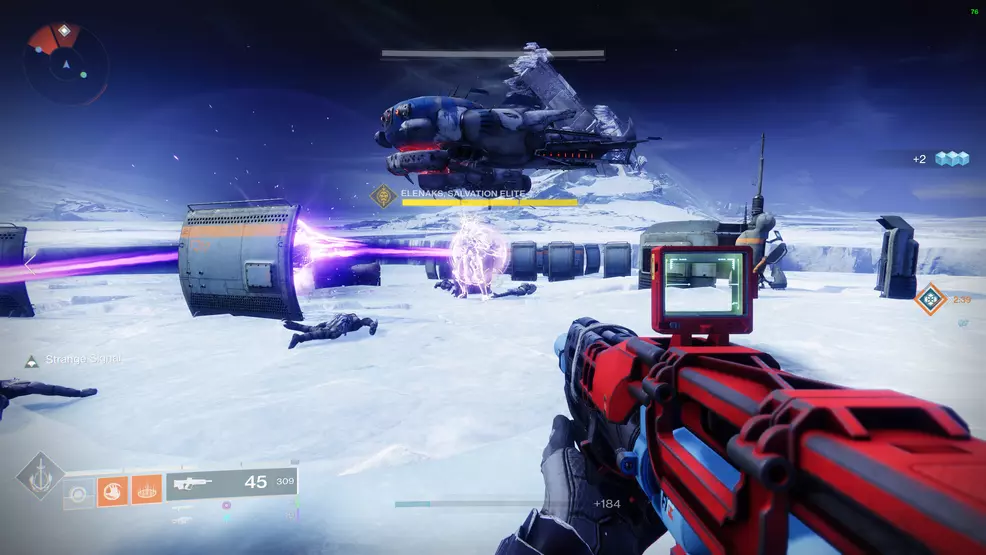The height and width of the screenshot is (555, 986).
Task: Use the orange melee fist ability
Action: coord(112,490)
